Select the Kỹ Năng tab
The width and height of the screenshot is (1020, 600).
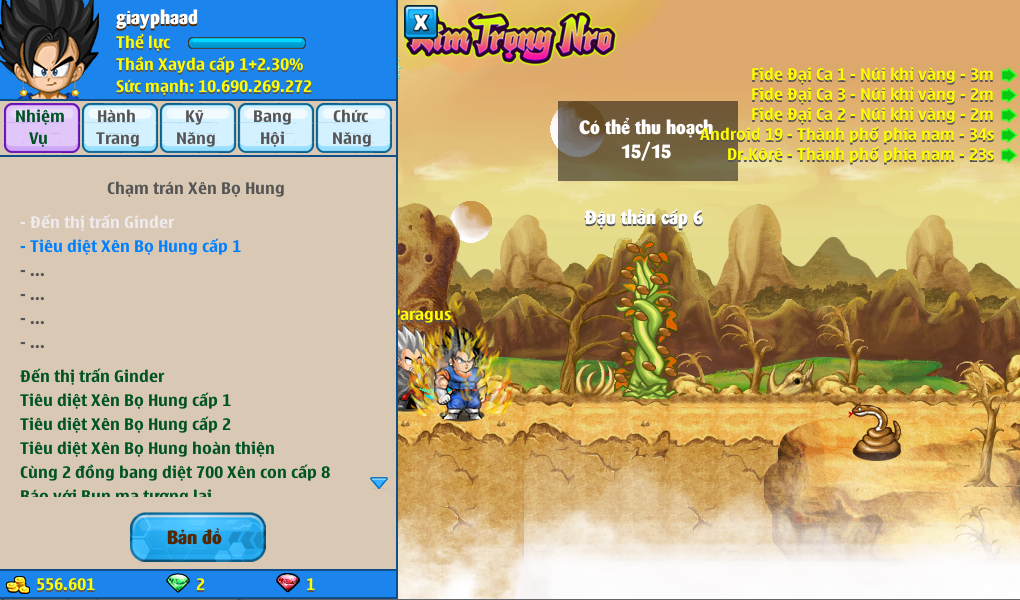[x=196, y=128]
